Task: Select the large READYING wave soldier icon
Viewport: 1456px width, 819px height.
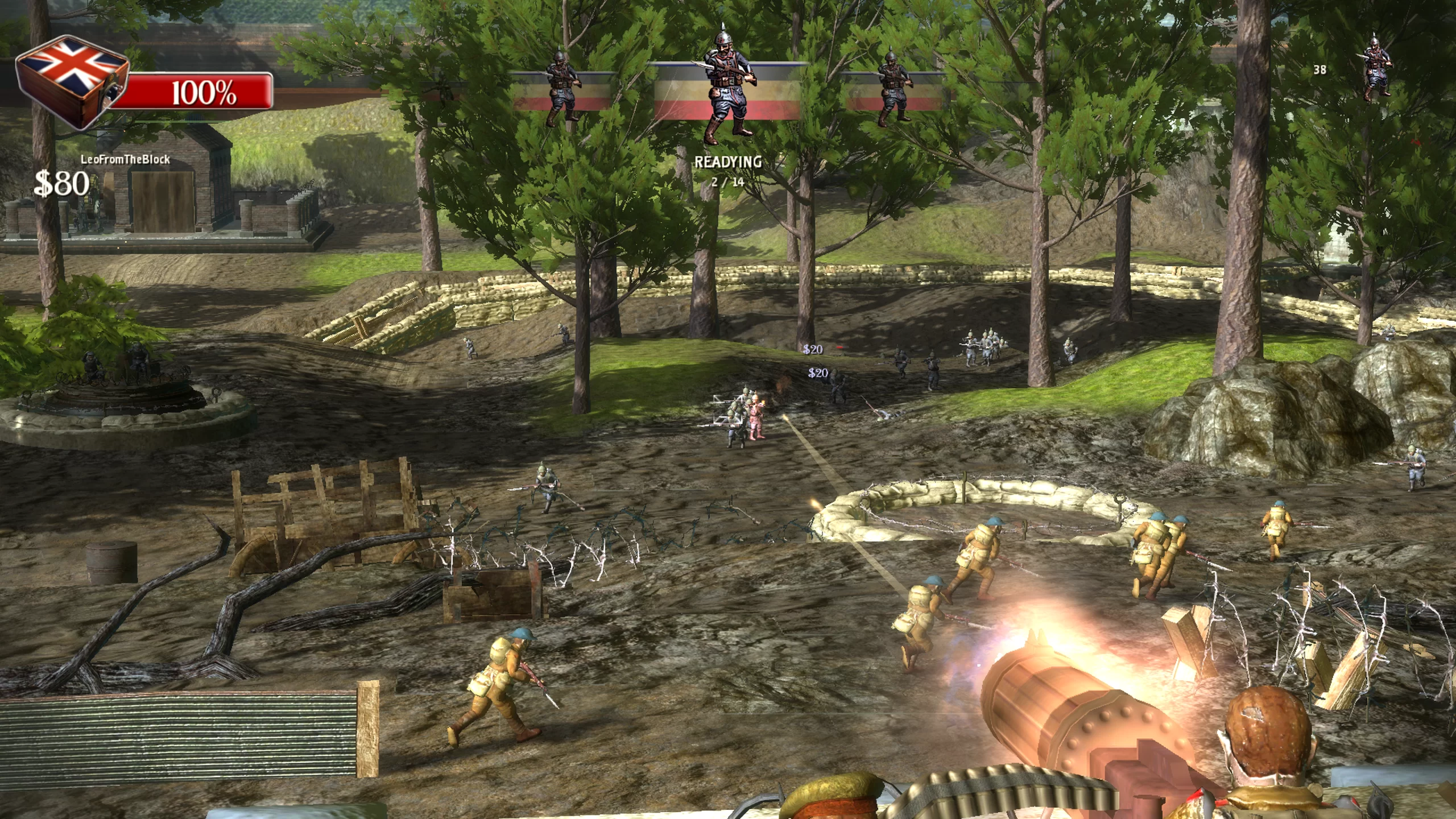Action: [727, 88]
